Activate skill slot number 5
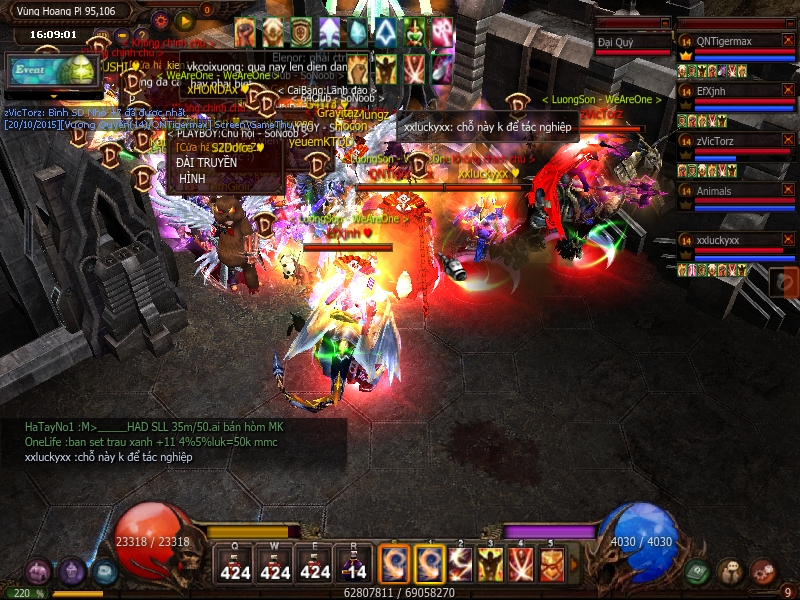800x600 pixels. coord(551,564)
